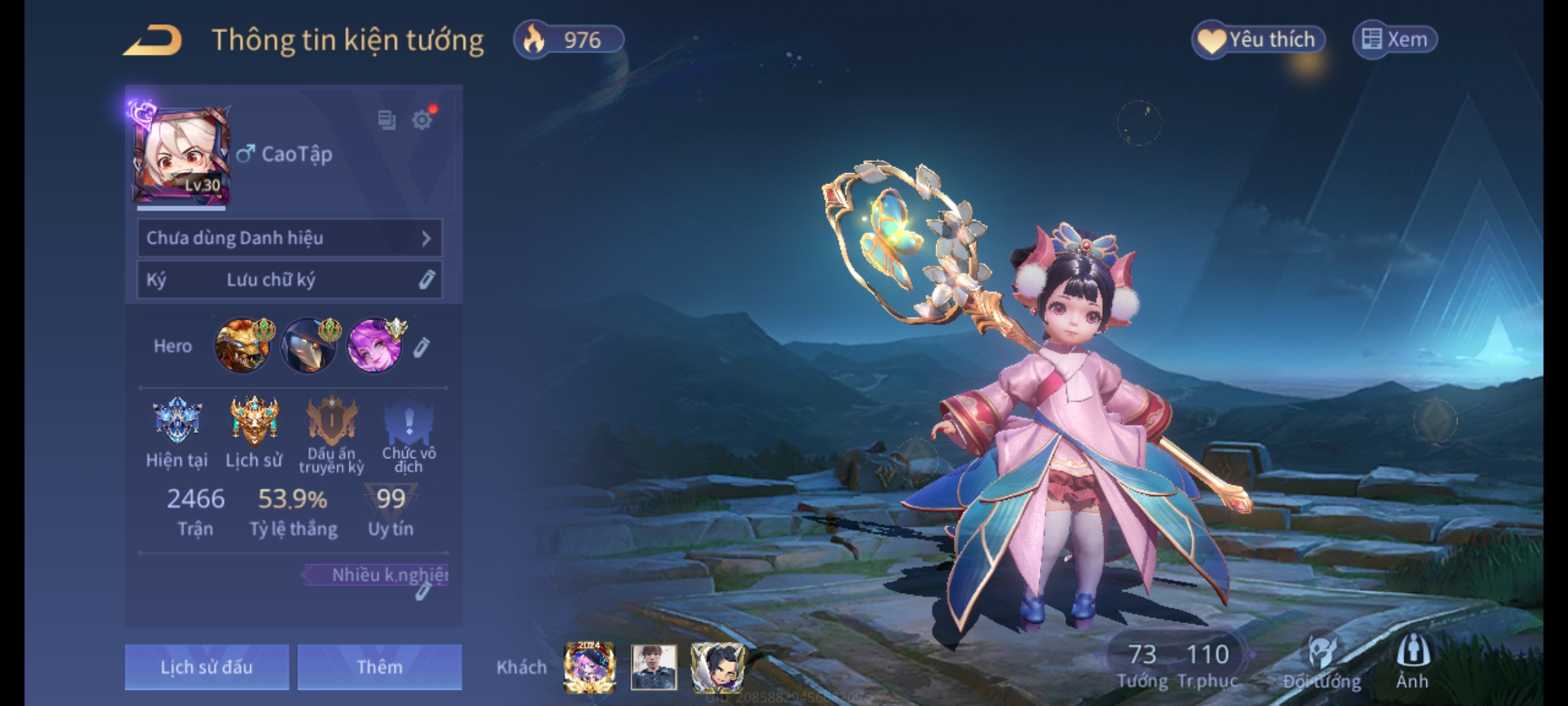1568x706 pixels.
Task: Select the golden beast hero portrait
Action: (242, 346)
